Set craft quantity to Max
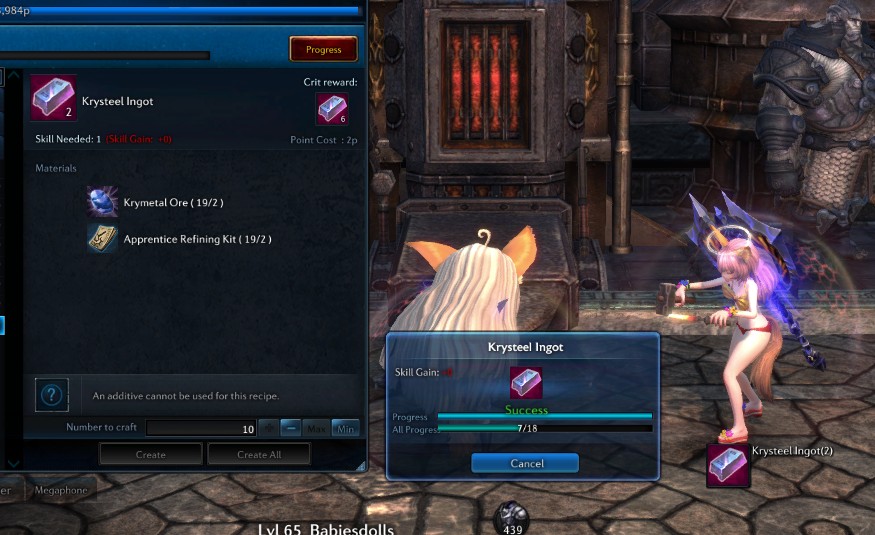 pyautogui.click(x=318, y=428)
